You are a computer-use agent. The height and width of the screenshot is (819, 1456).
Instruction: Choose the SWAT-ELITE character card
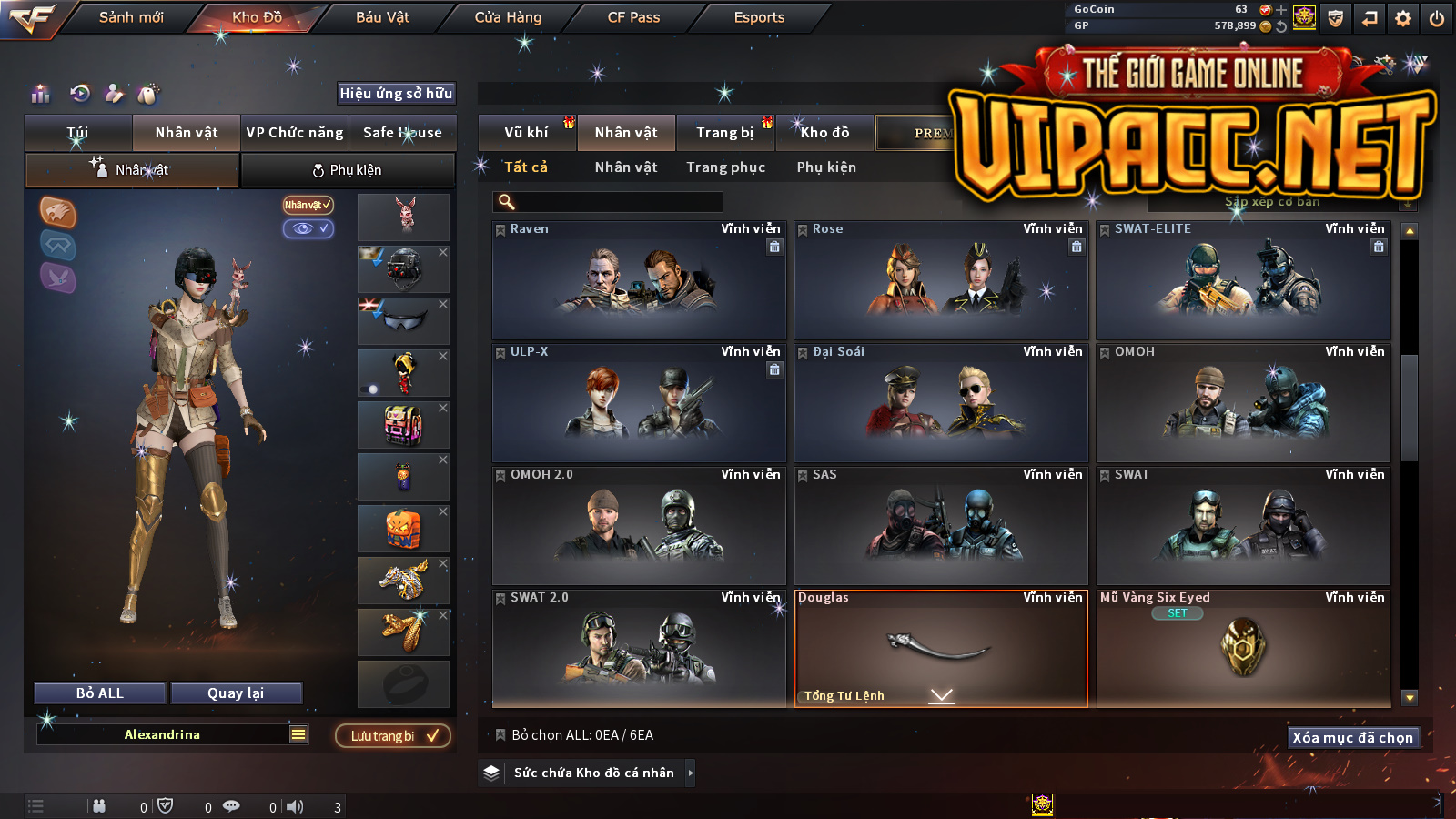[x=1243, y=280]
